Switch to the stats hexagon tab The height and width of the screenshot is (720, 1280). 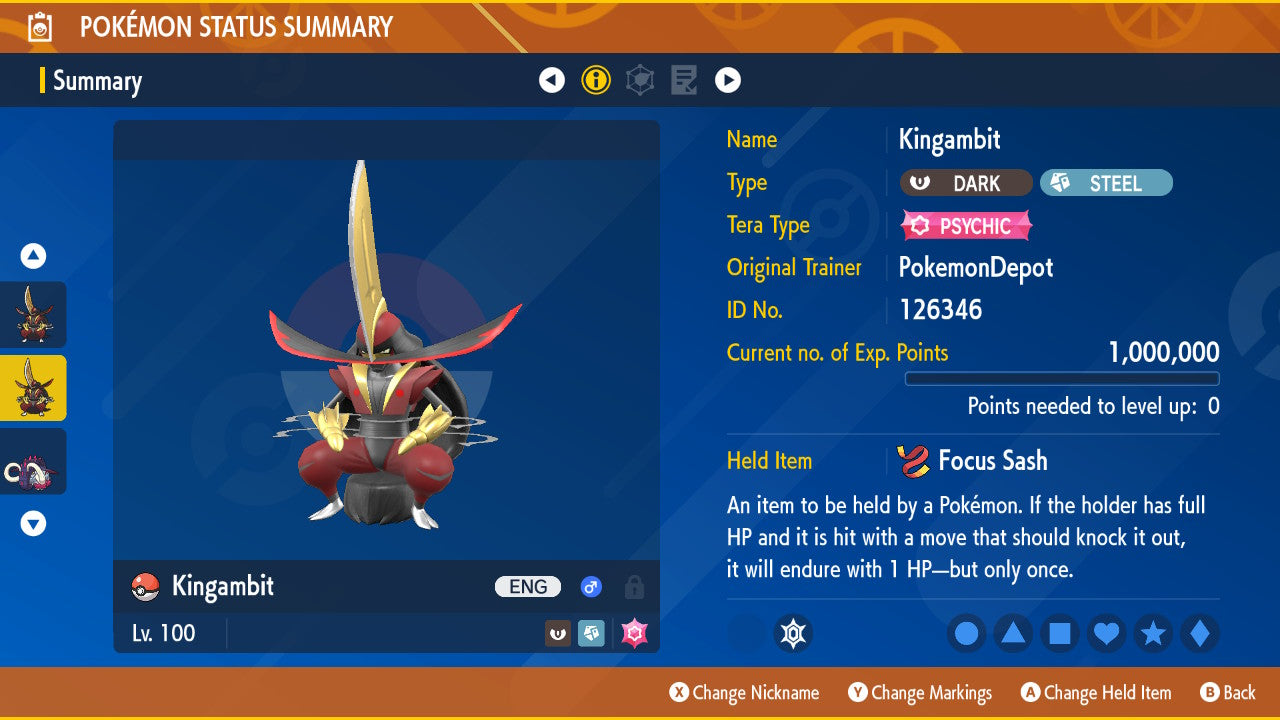pos(640,80)
